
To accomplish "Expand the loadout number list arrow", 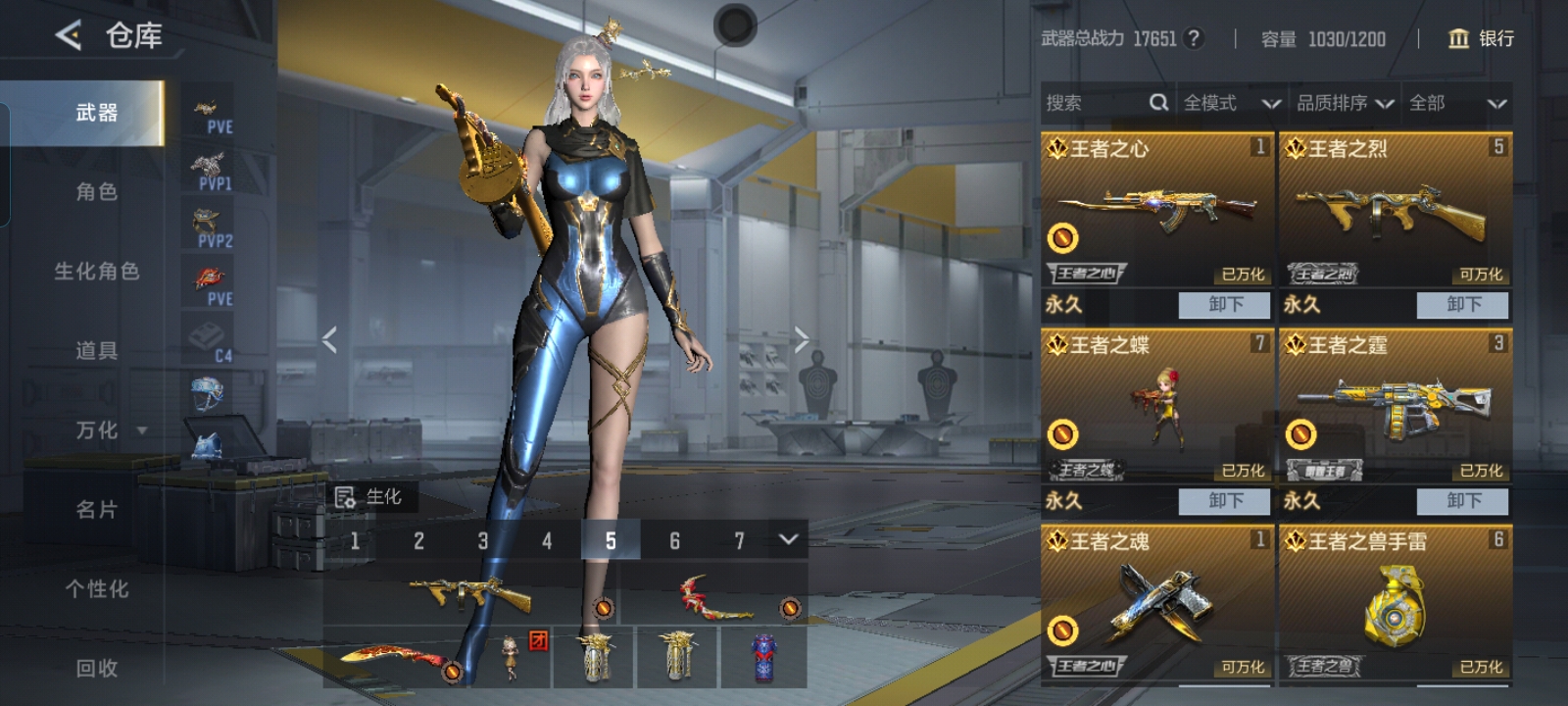I will pyautogui.click(x=788, y=539).
